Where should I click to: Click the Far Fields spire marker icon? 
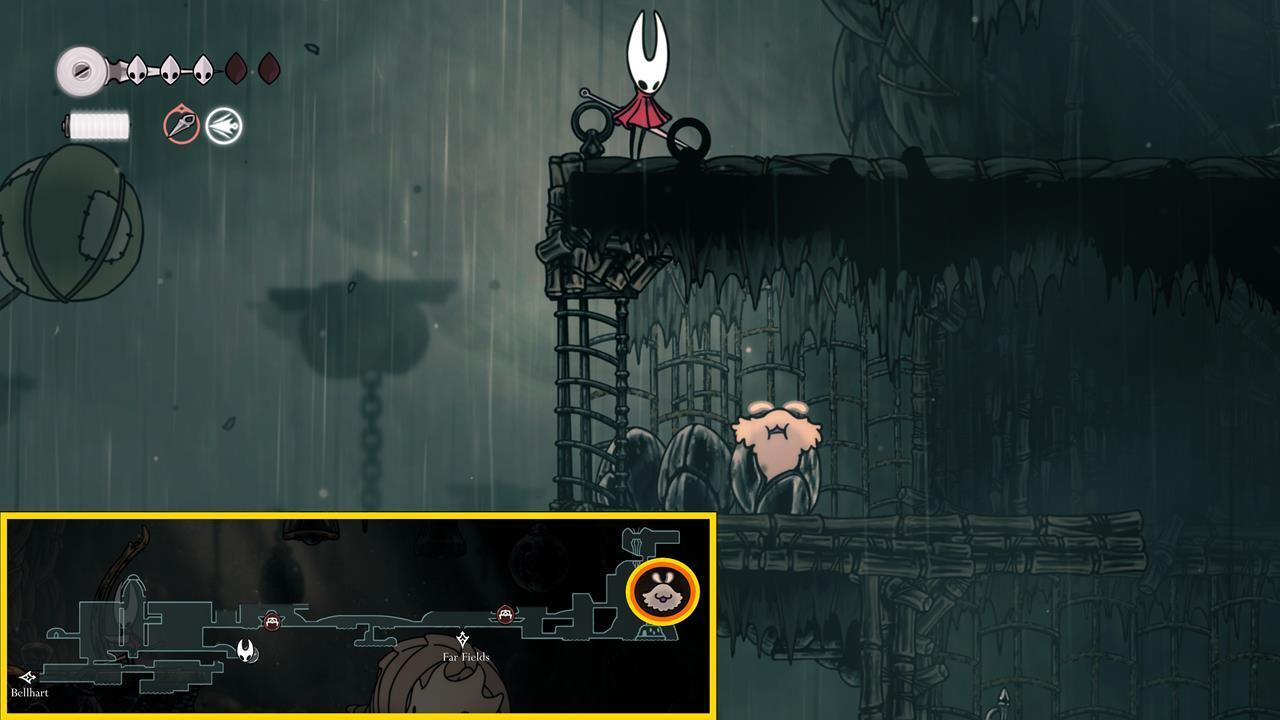coord(465,636)
